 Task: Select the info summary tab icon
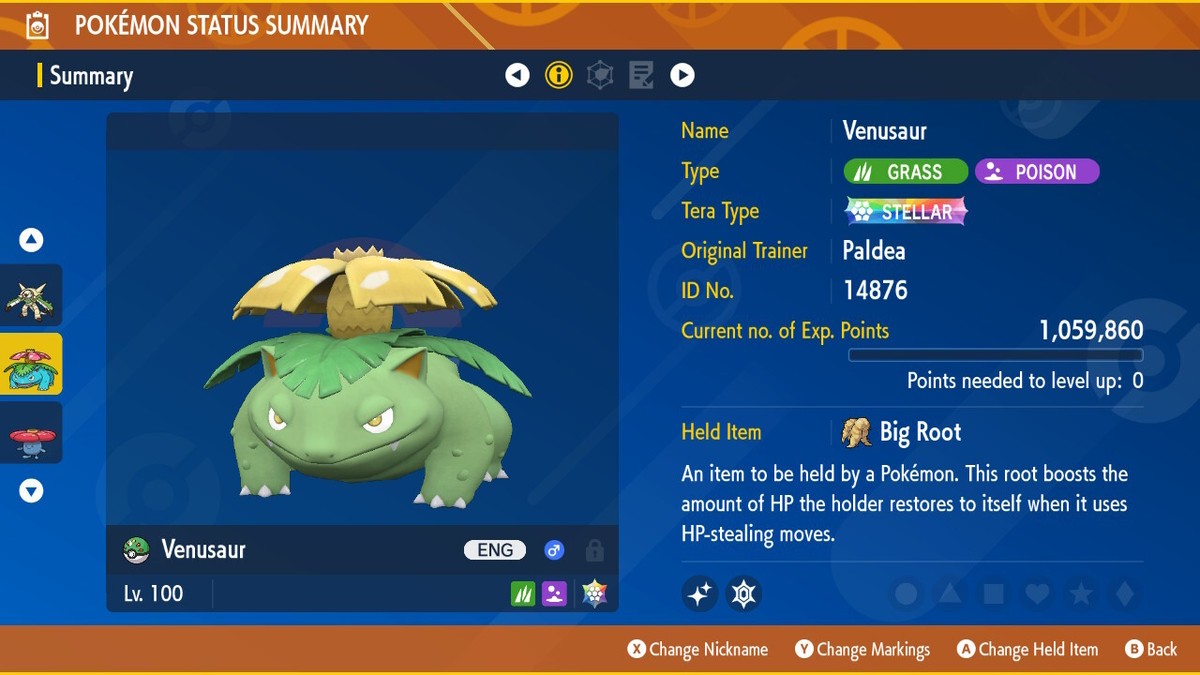pos(559,75)
